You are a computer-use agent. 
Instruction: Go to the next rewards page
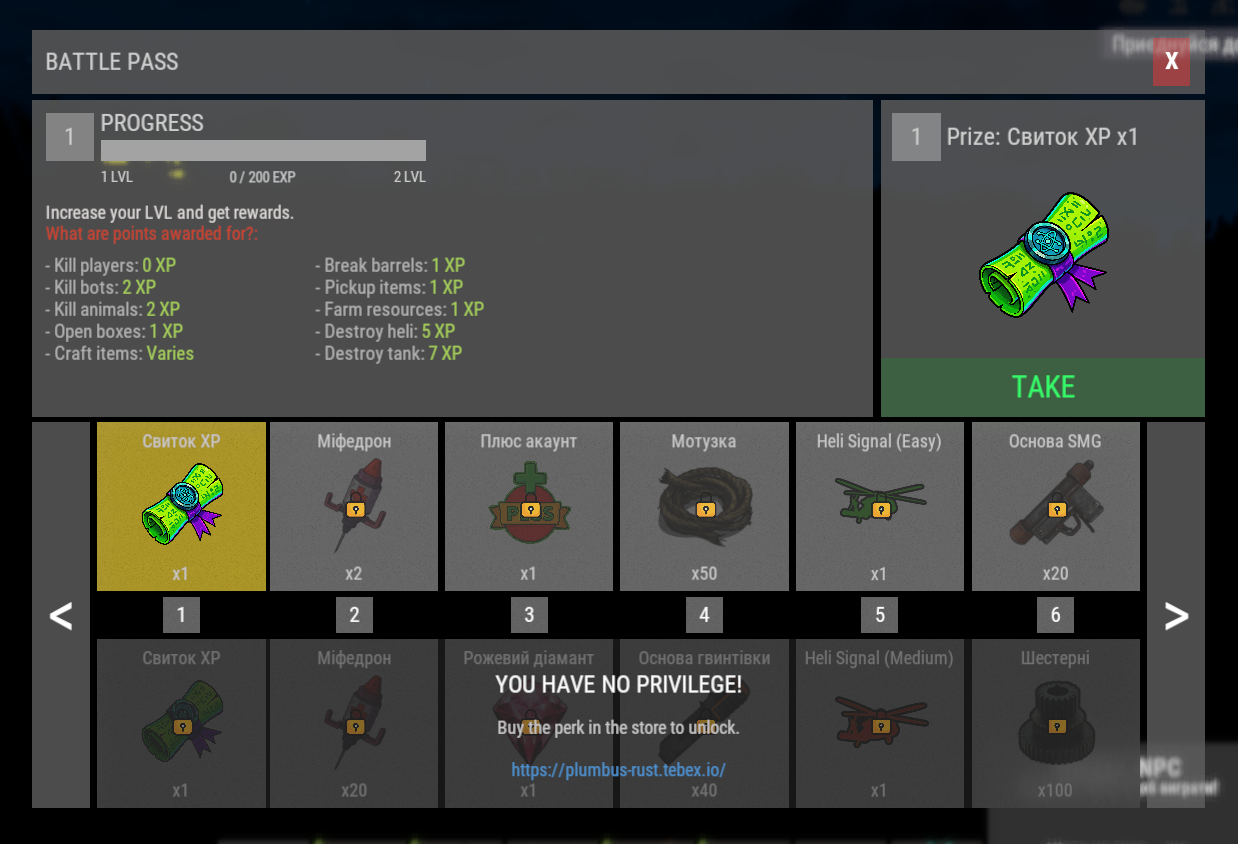click(1176, 616)
